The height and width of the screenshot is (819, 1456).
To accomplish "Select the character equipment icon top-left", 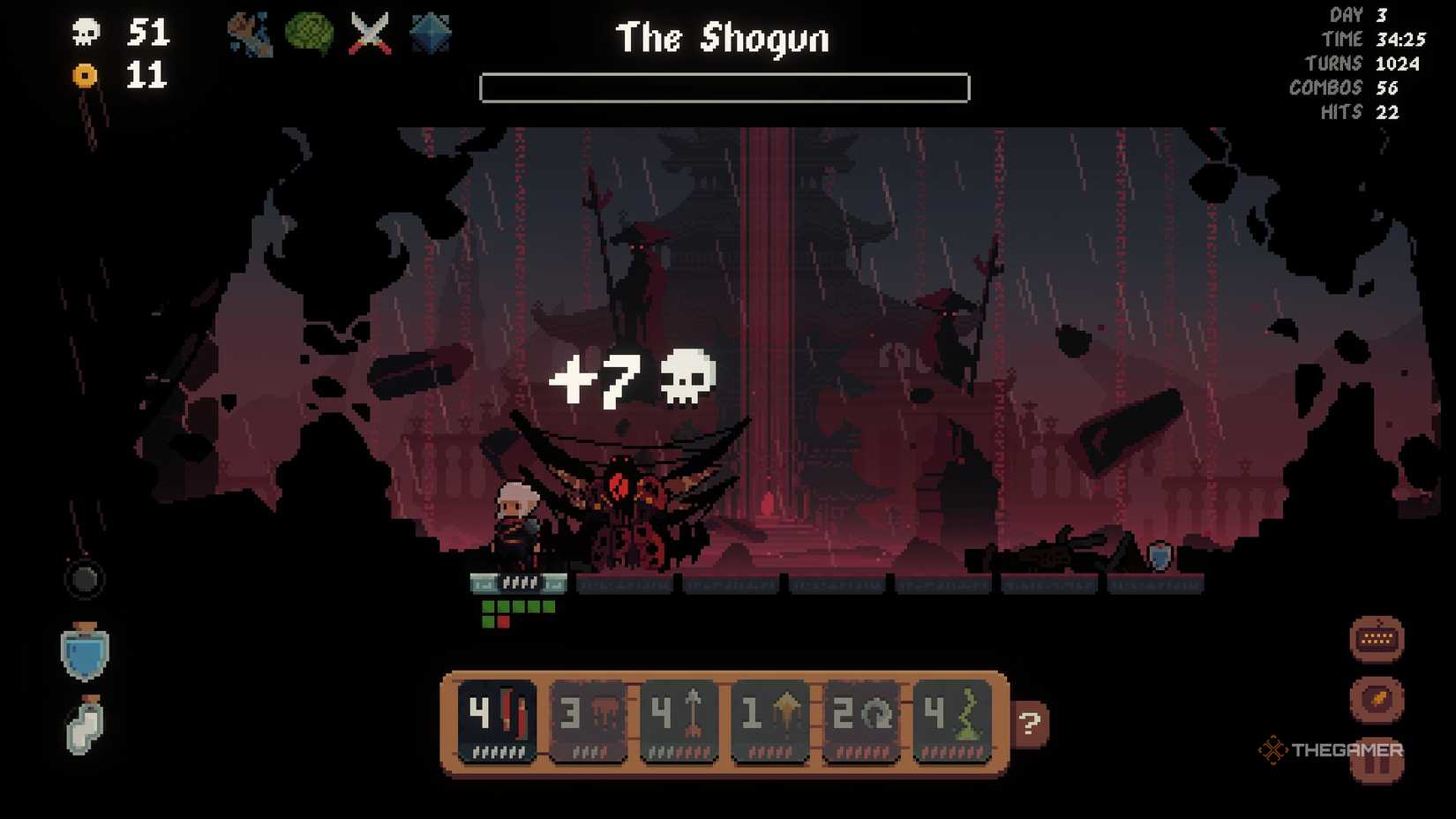I will point(248,34).
